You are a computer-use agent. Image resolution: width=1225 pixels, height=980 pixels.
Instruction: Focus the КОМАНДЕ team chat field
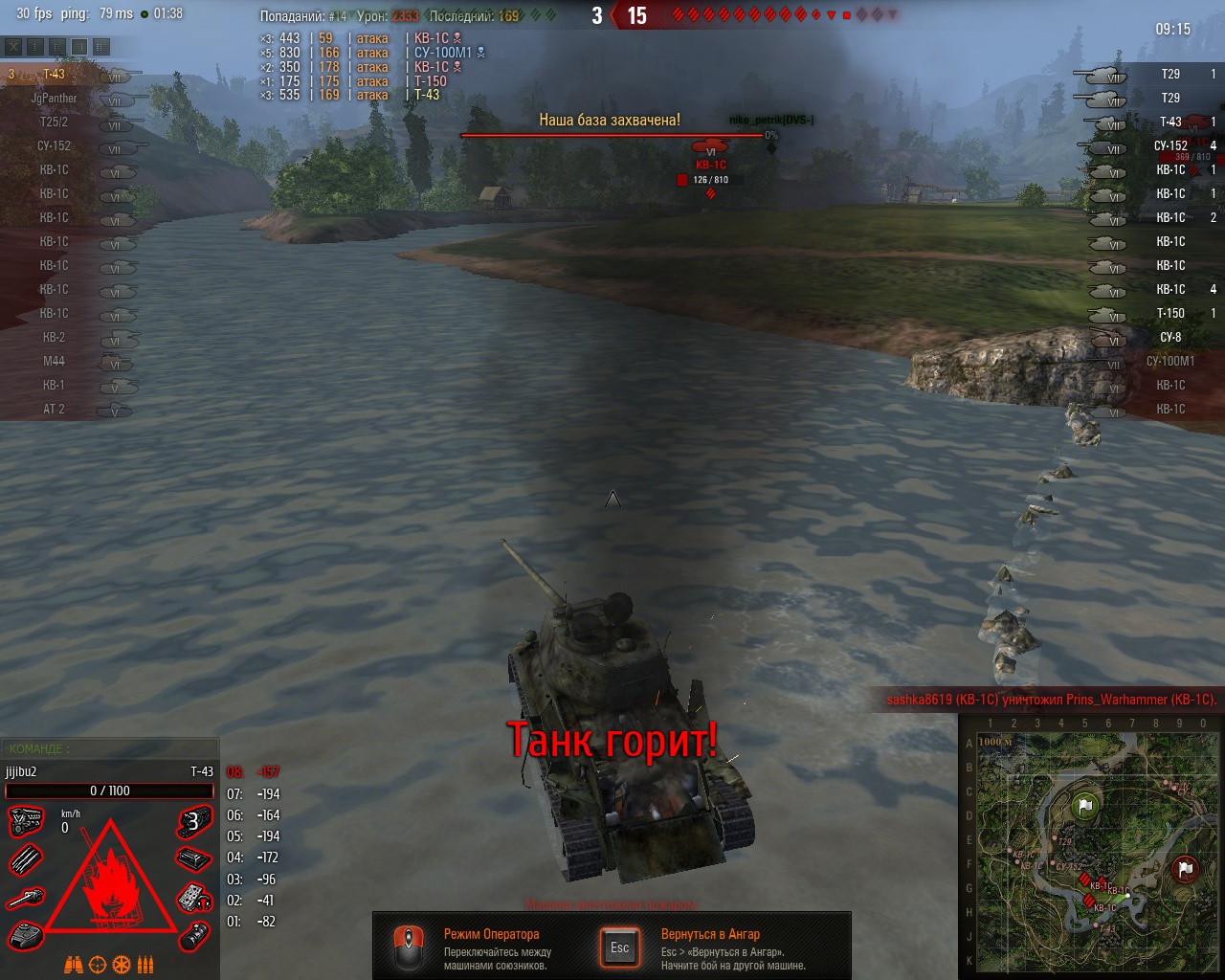(x=110, y=748)
